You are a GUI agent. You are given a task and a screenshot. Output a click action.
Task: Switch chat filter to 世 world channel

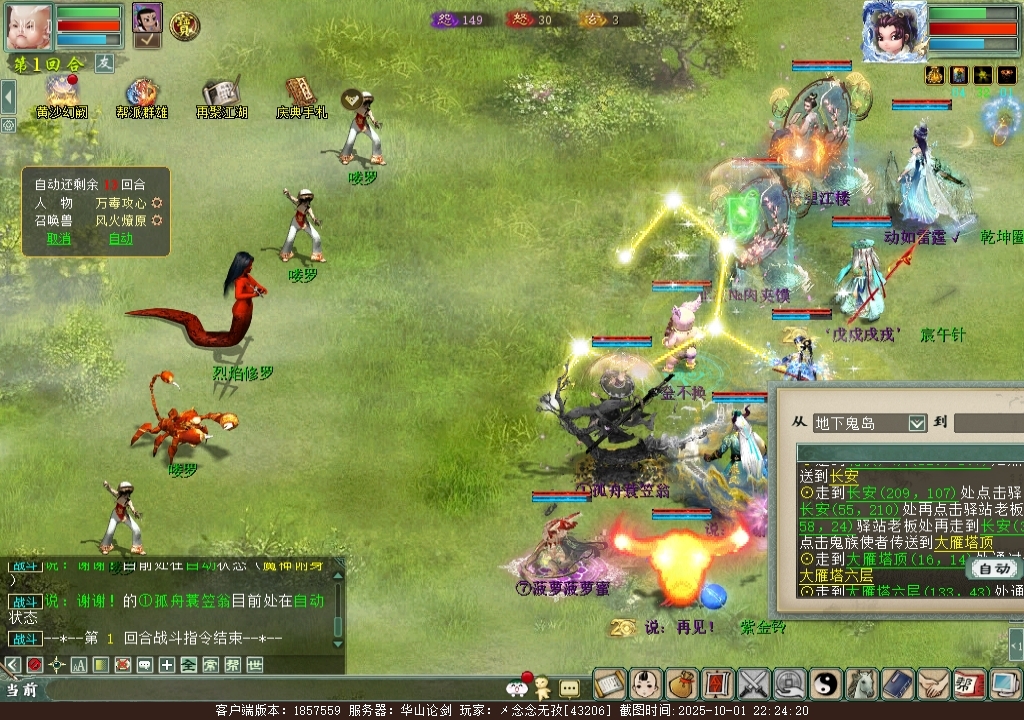tap(254, 665)
